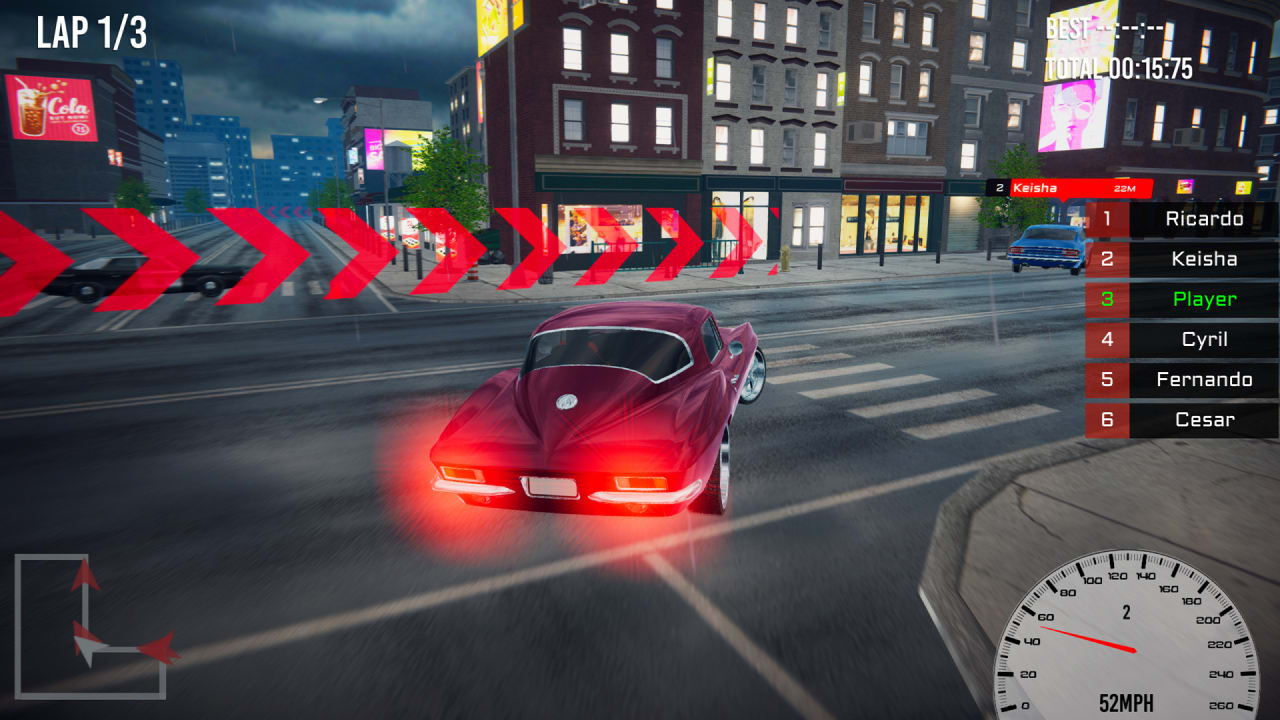Viewport: 1280px width, 720px height.
Task: Click position 6 badge next to Cesar
Action: pos(1106,420)
